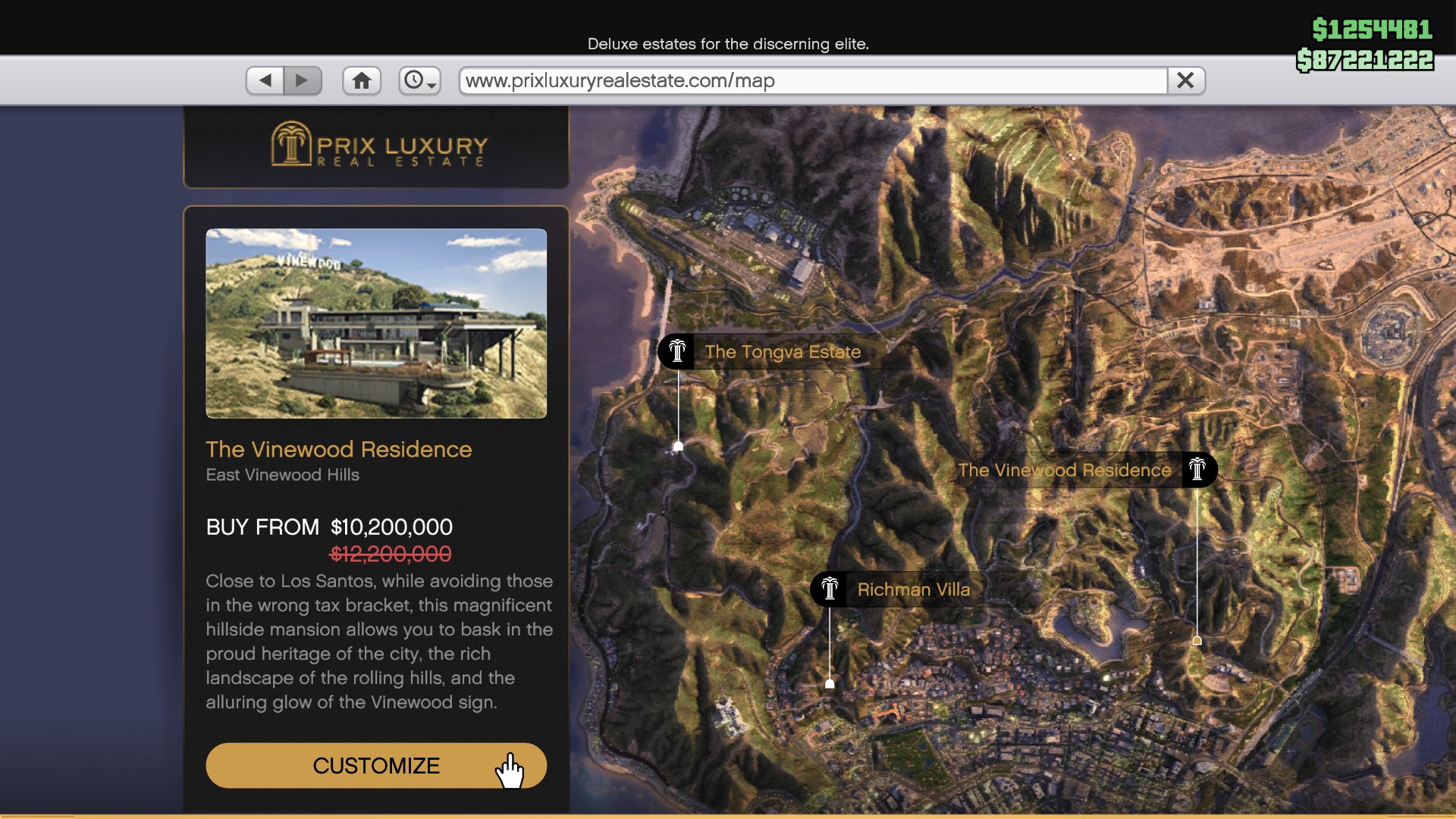The image size is (1456, 819).
Task: Click the Vinewood Residence property photo
Action: (x=376, y=324)
